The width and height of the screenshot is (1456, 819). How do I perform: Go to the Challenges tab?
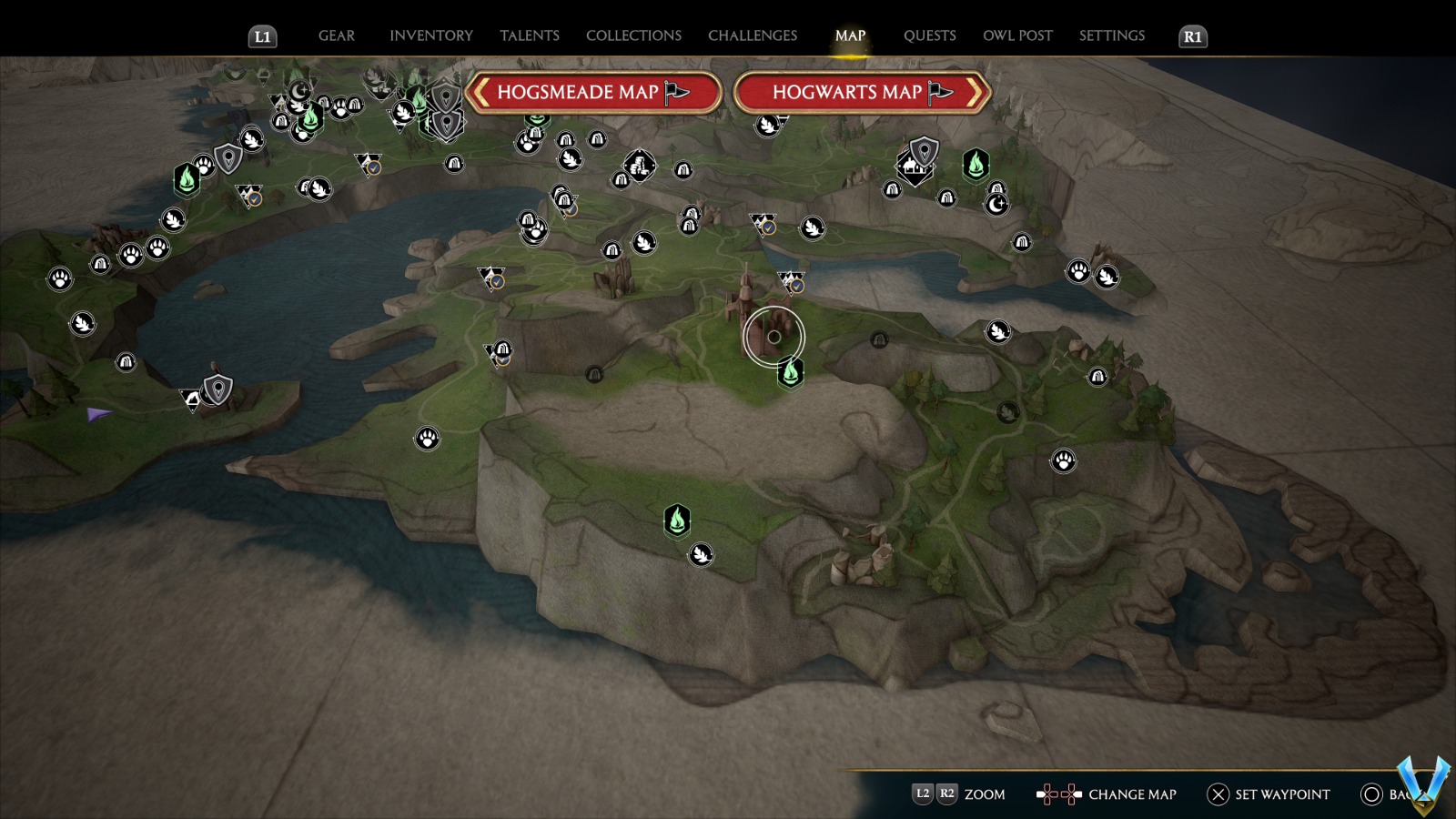[x=752, y=35]
